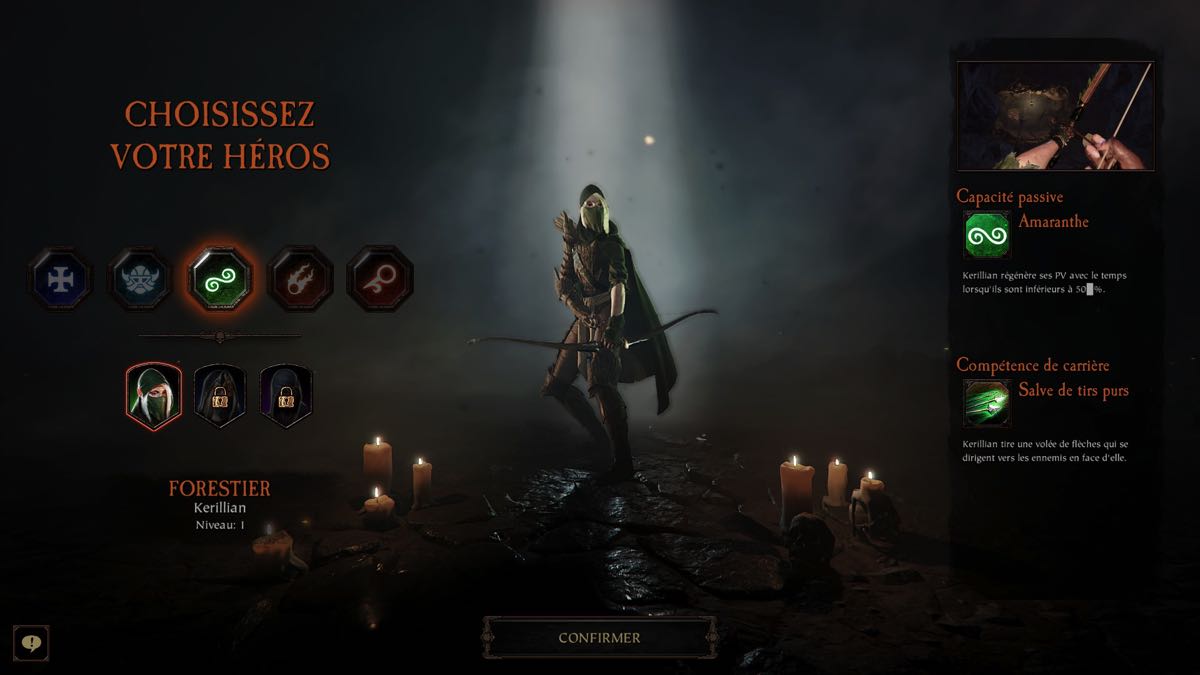Click the Amaranthe passive ability icon

coord(987,236)
